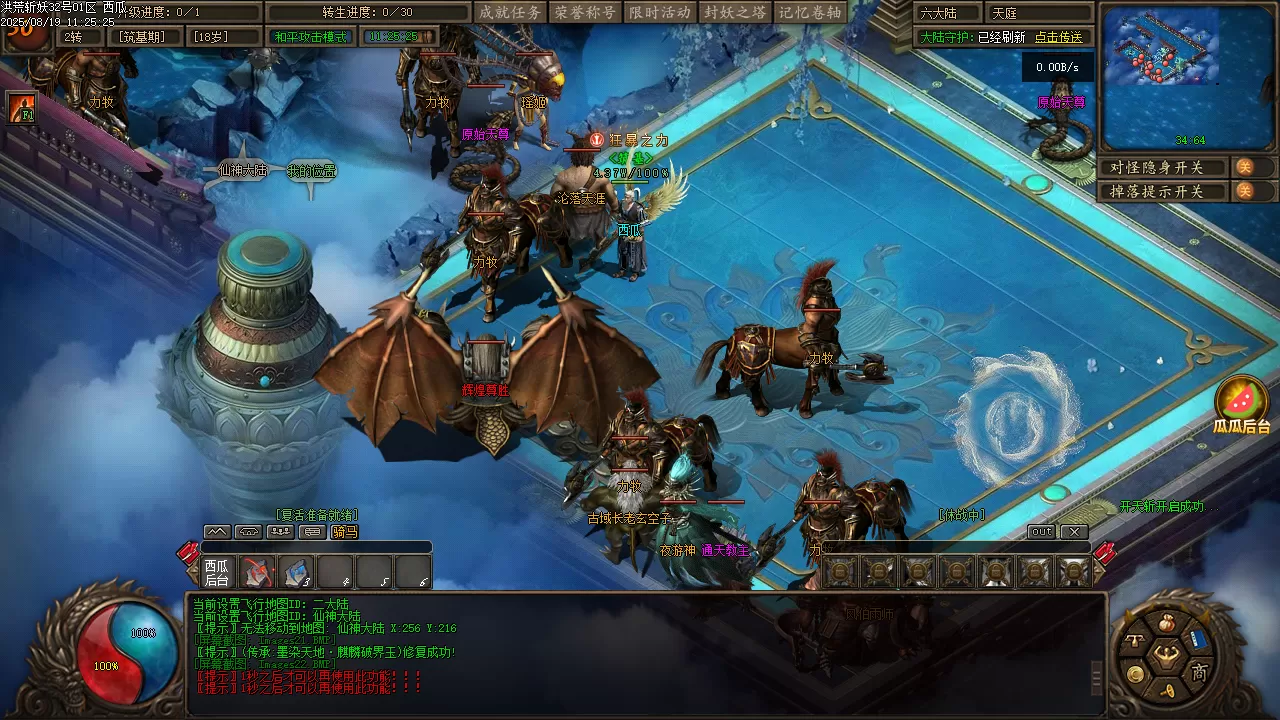The image size is (1280, 720).
Task: Click the out button above the locked slots
Action: (x=1042, y=532)
